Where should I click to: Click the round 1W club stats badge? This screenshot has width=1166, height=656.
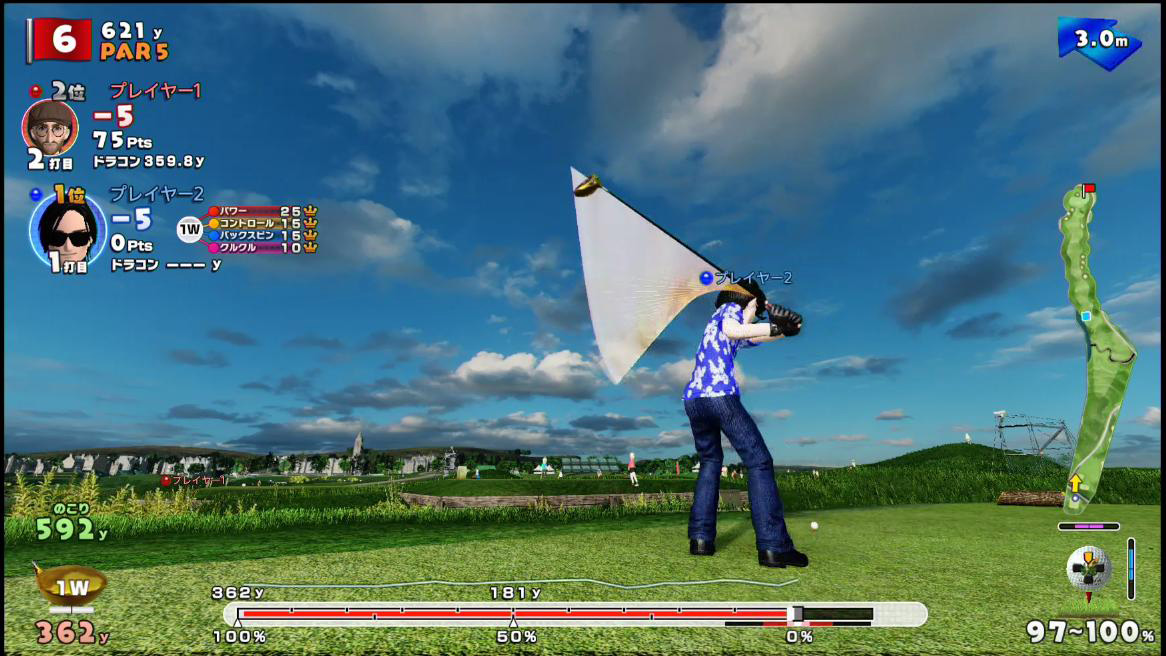click(x=190, y=230)
